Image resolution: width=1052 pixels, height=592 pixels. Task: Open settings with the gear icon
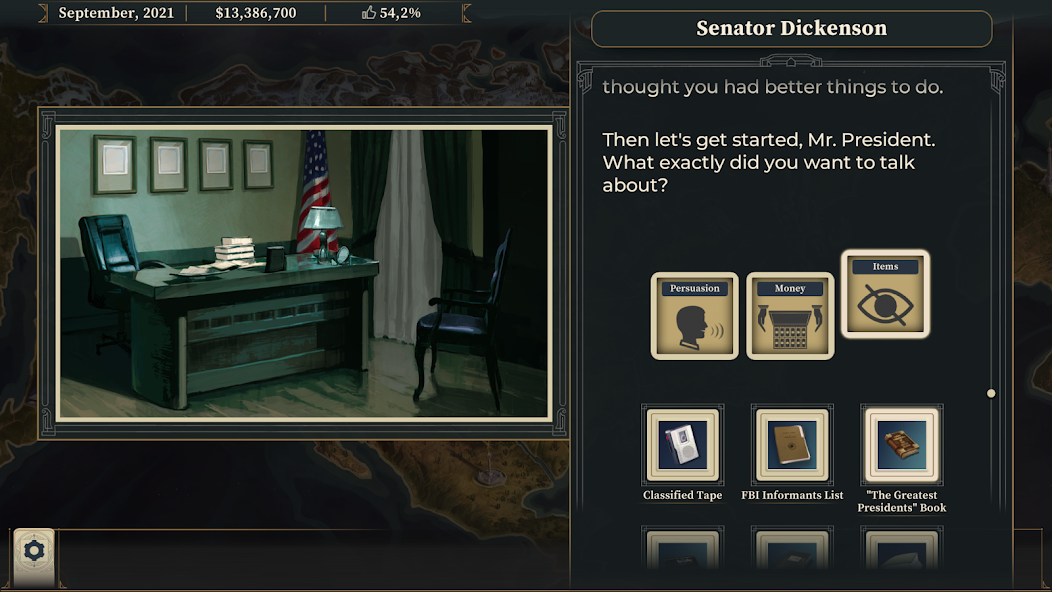point(34,550)
